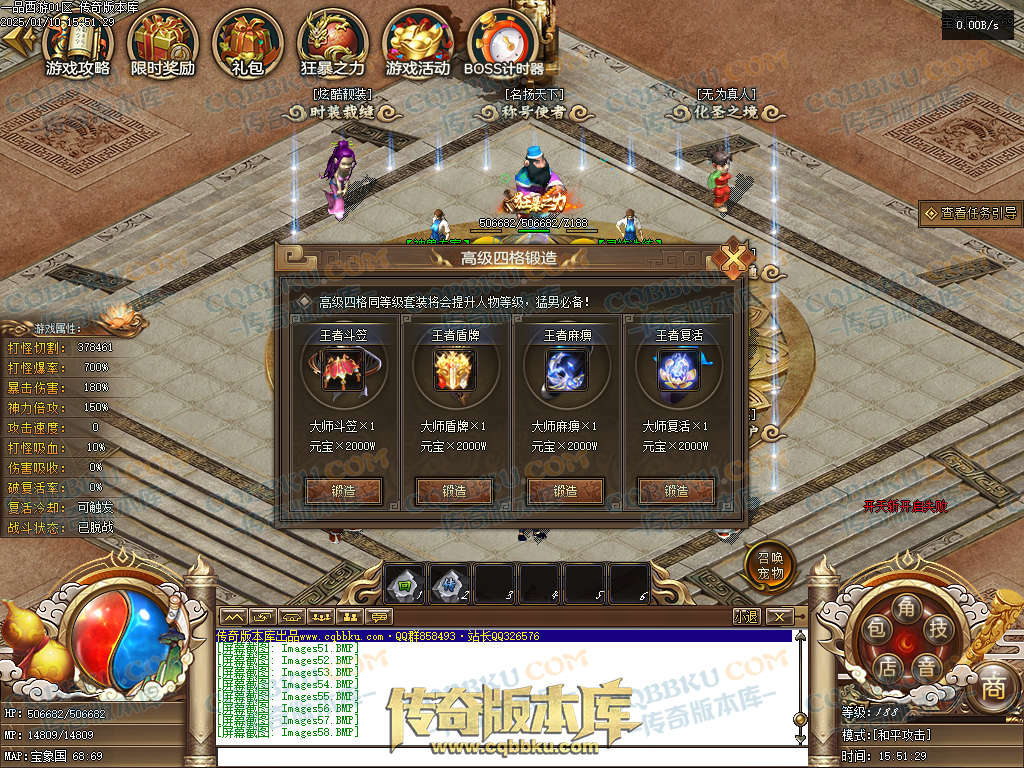1024x768 pixels.
Task: Forge the 王者斗笠 item
Action: [x=343, y=491]
